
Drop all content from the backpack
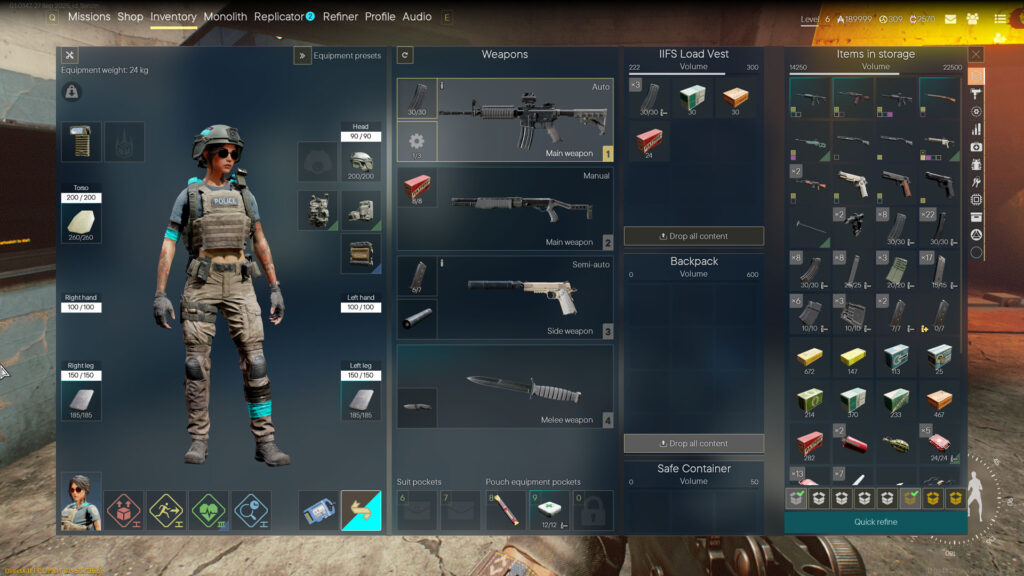pyautogui.click(x=694, y=443)
